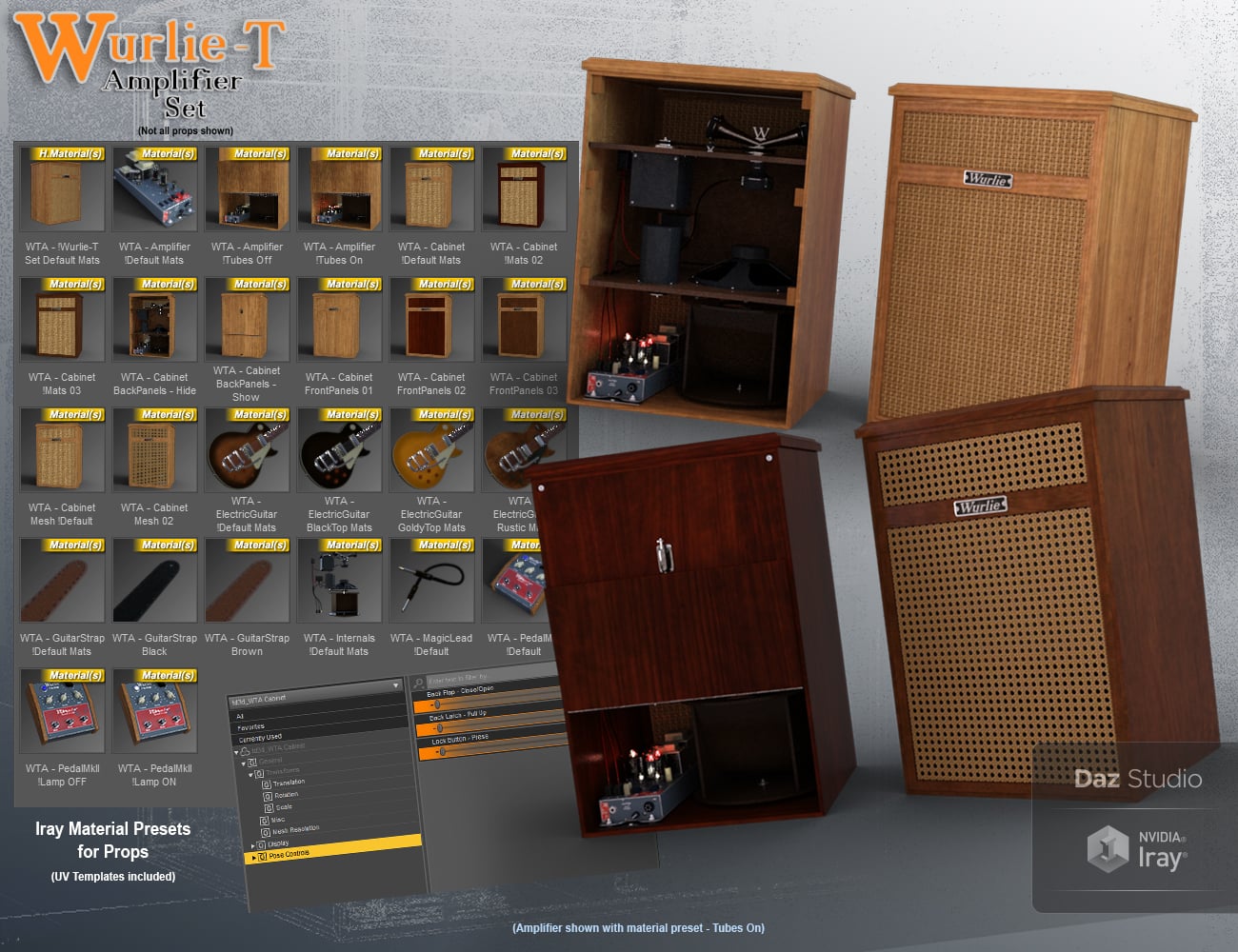Image resolution: width=1238 pixels, height=952 pixels.
Task: Select the Scale parameter group icon
Action: (x=269, y=806)
